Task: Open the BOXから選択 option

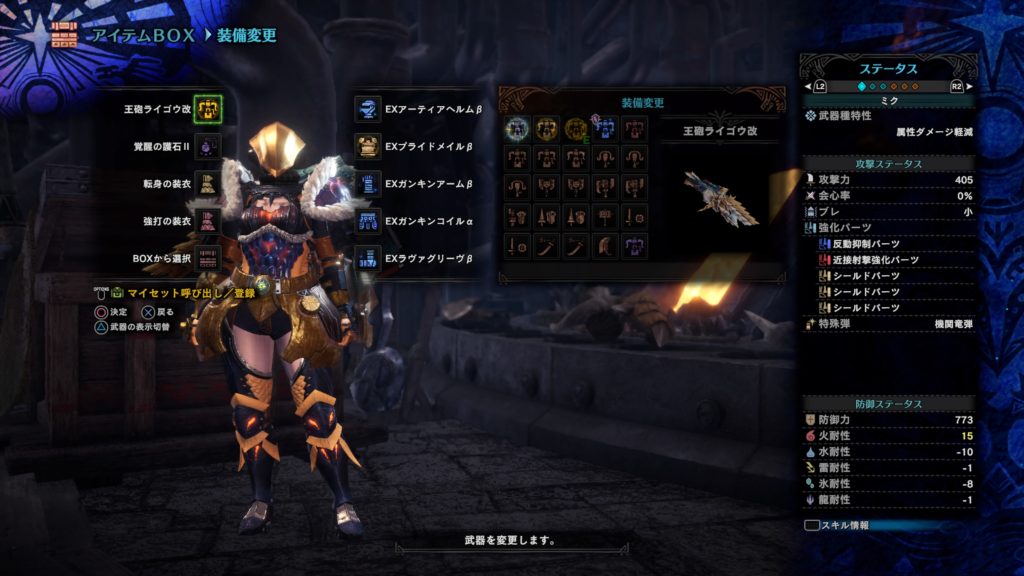Action: [x=207, y=257]
